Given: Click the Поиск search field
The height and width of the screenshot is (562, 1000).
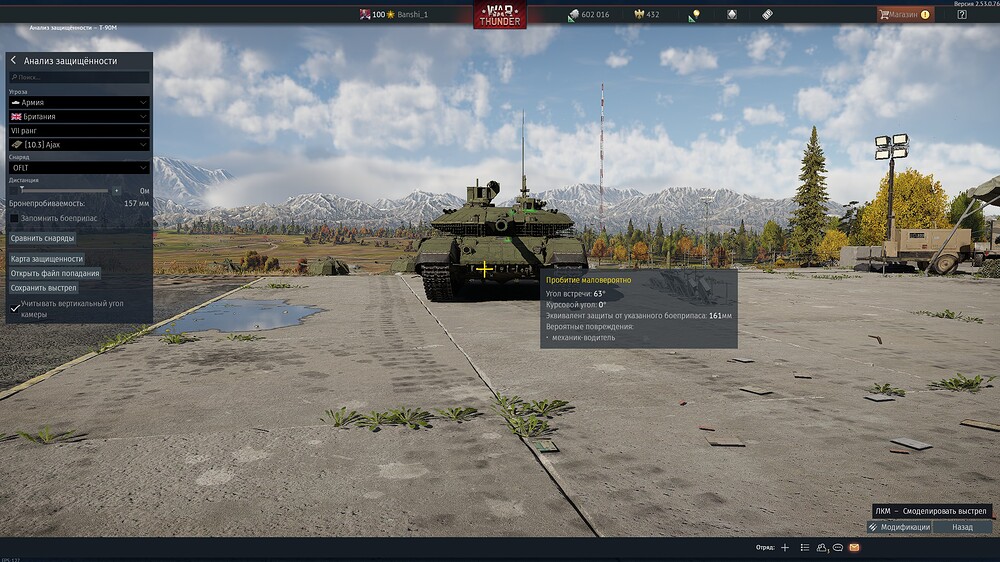Looking at the screenshot, I should (79, 77).
